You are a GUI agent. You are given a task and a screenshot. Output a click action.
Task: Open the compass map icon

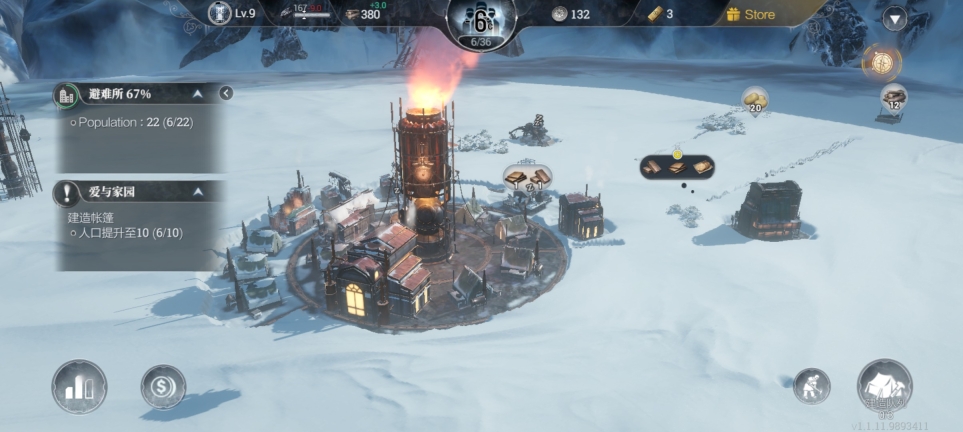(x=881, y=62)
